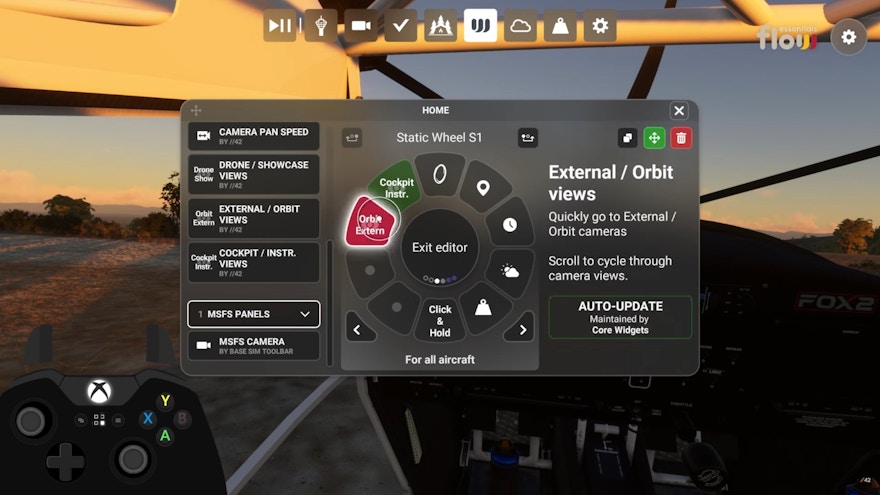This screenshot has width=880, height=495.
Task: Select the green Cockpit Instr. wheel slot
Action: (397, 185)
